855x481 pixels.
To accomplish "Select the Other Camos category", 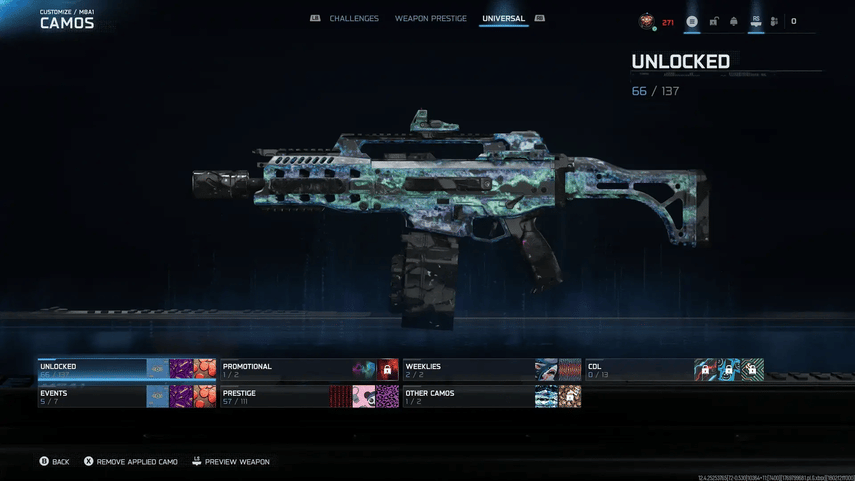I will [467, 396].
